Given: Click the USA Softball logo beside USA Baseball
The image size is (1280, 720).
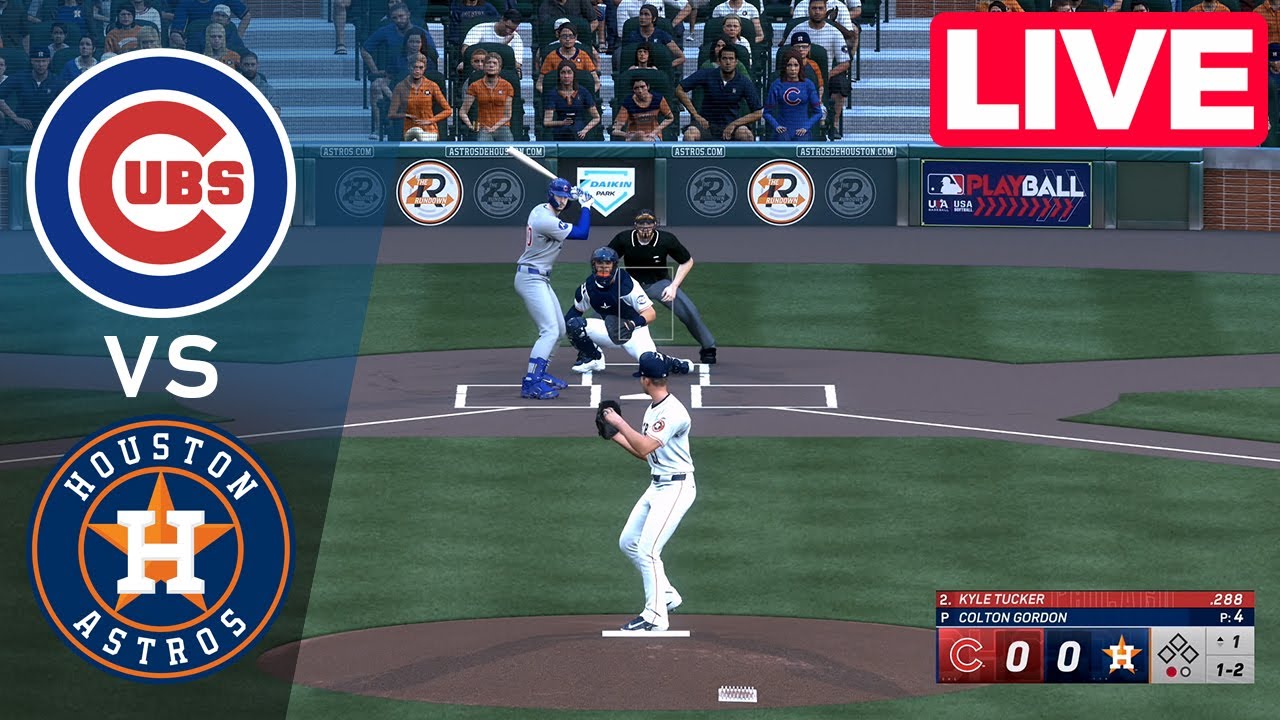Looking at the screenshot, I should pyautogui.click(x=963, y=206).
